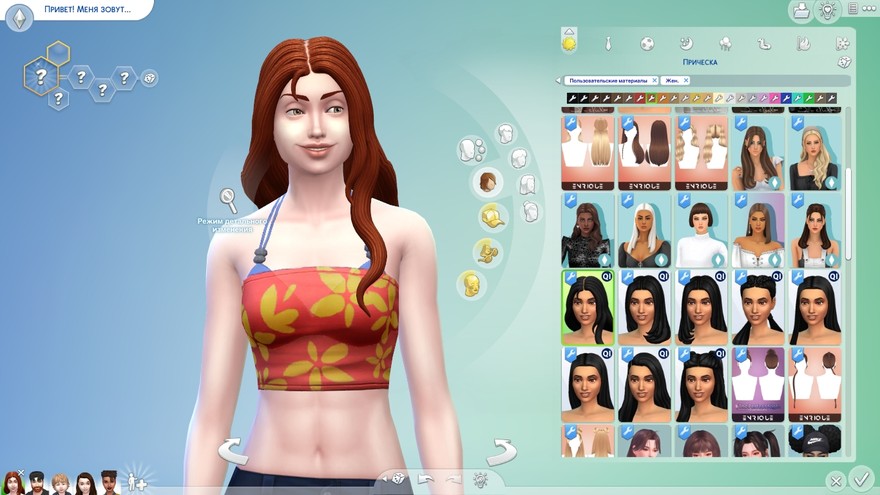Screen dimensions: 880x495
Task: Remove the 'Жен.' filter tag
Action: tap(687, 80)
